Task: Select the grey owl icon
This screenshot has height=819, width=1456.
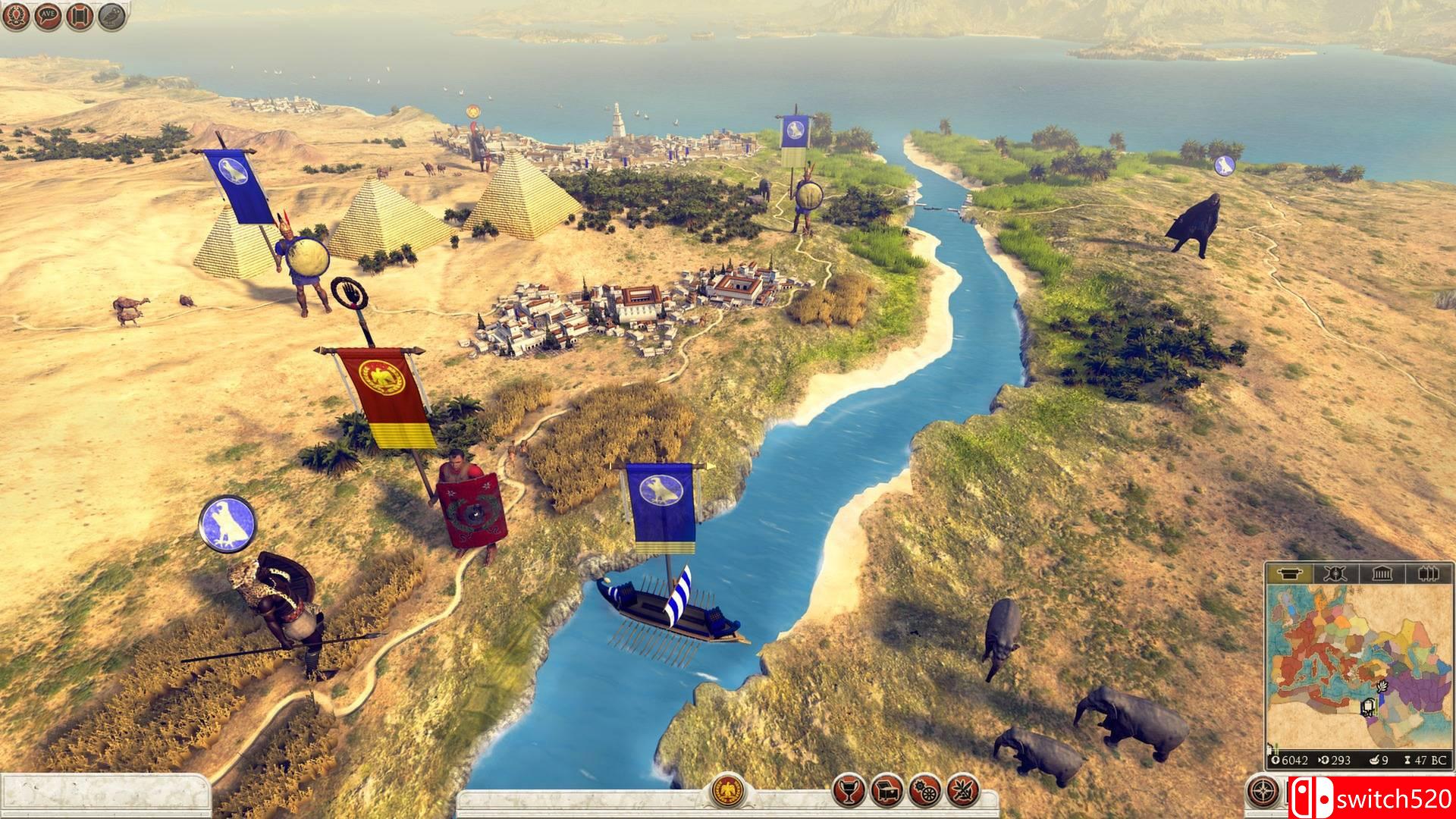Action: click(112, 15)
